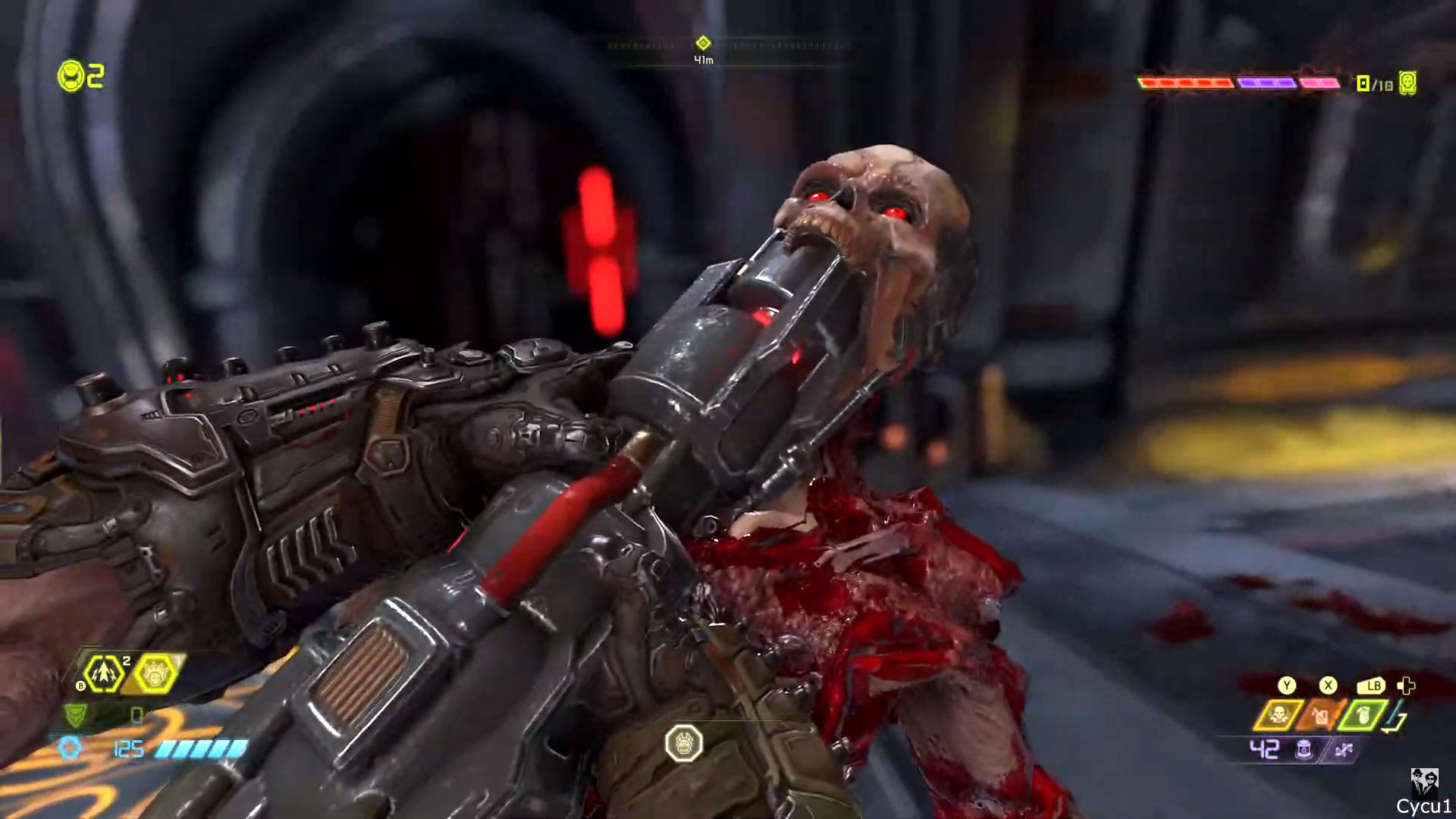Click the demon skull collectible icon top right
This screenshot has height=819, width=1456.
pyautogui.click(x=1407, y=84)
